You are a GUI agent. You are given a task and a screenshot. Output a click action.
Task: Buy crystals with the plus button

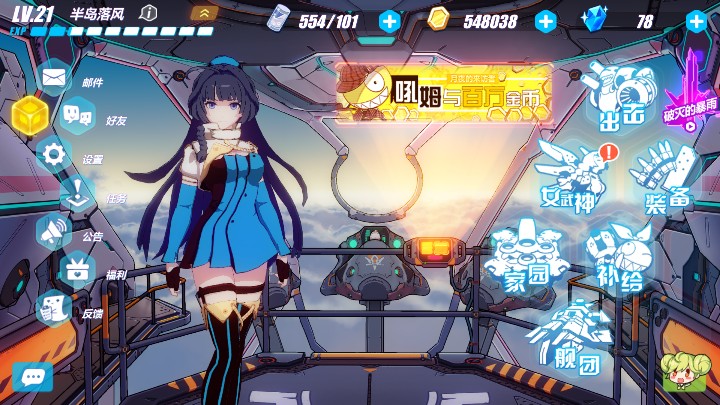(x=697, y=20)
